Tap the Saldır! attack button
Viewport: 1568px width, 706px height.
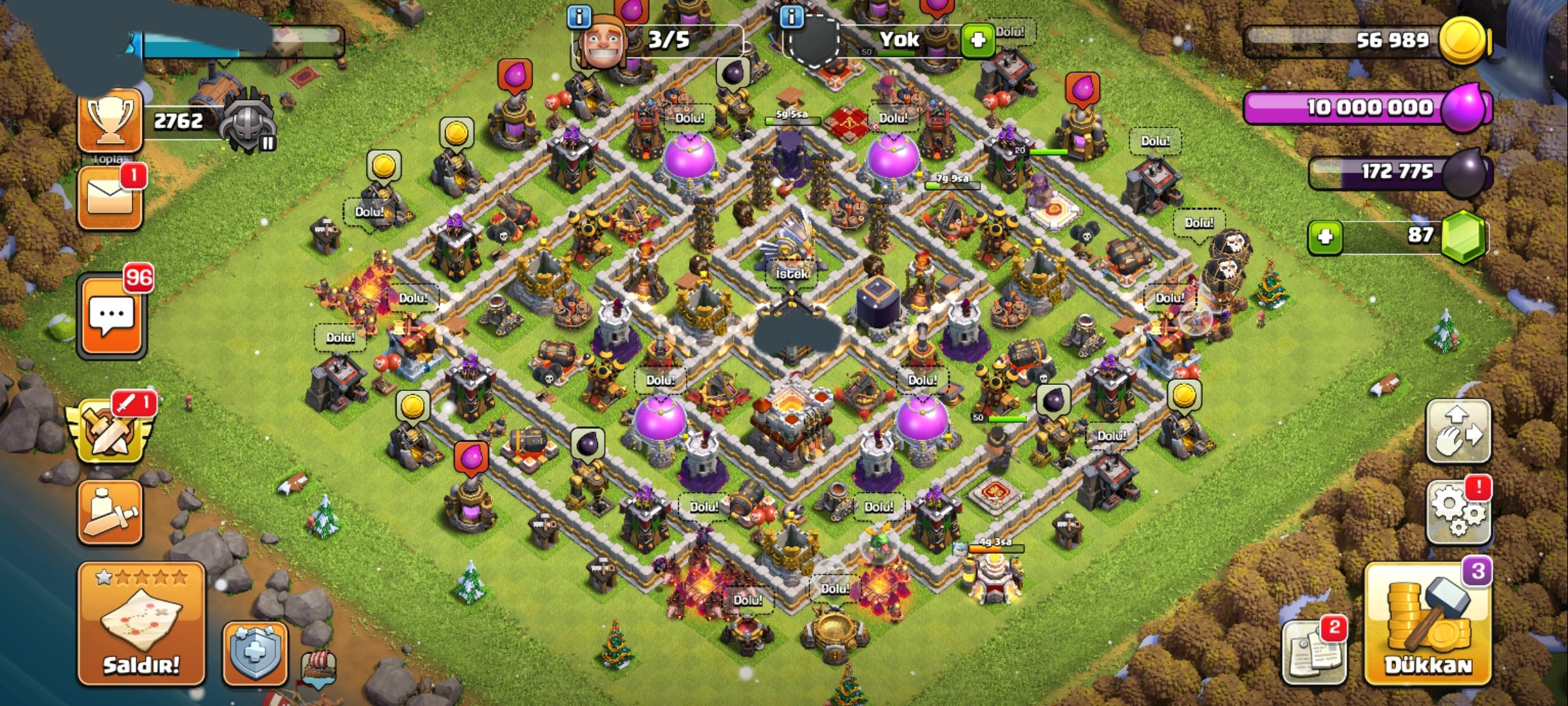[x=140, y=624]
